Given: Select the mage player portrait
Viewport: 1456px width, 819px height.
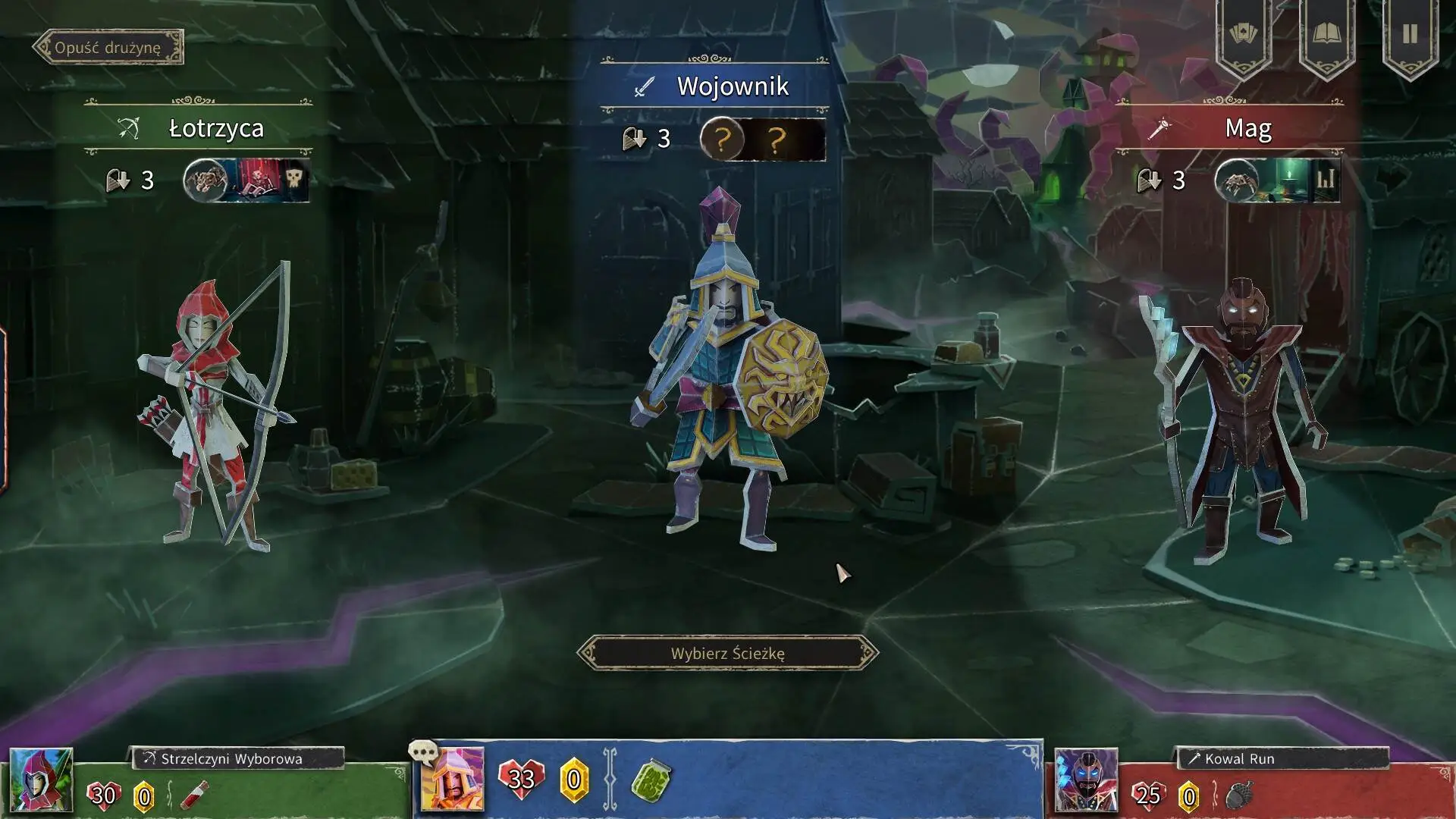Looking at the screenshot, I should point(1086,780).
